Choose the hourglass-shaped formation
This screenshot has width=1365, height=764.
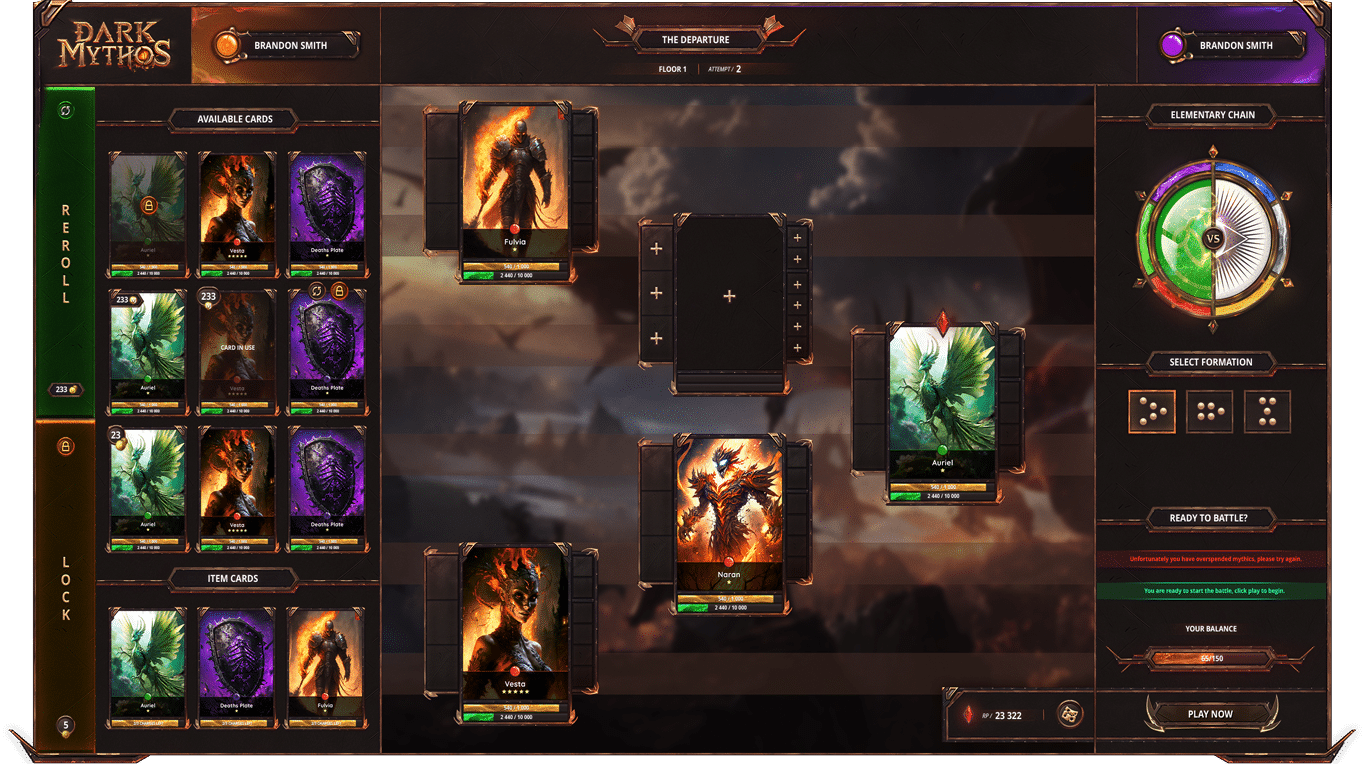click(1267, 411)
